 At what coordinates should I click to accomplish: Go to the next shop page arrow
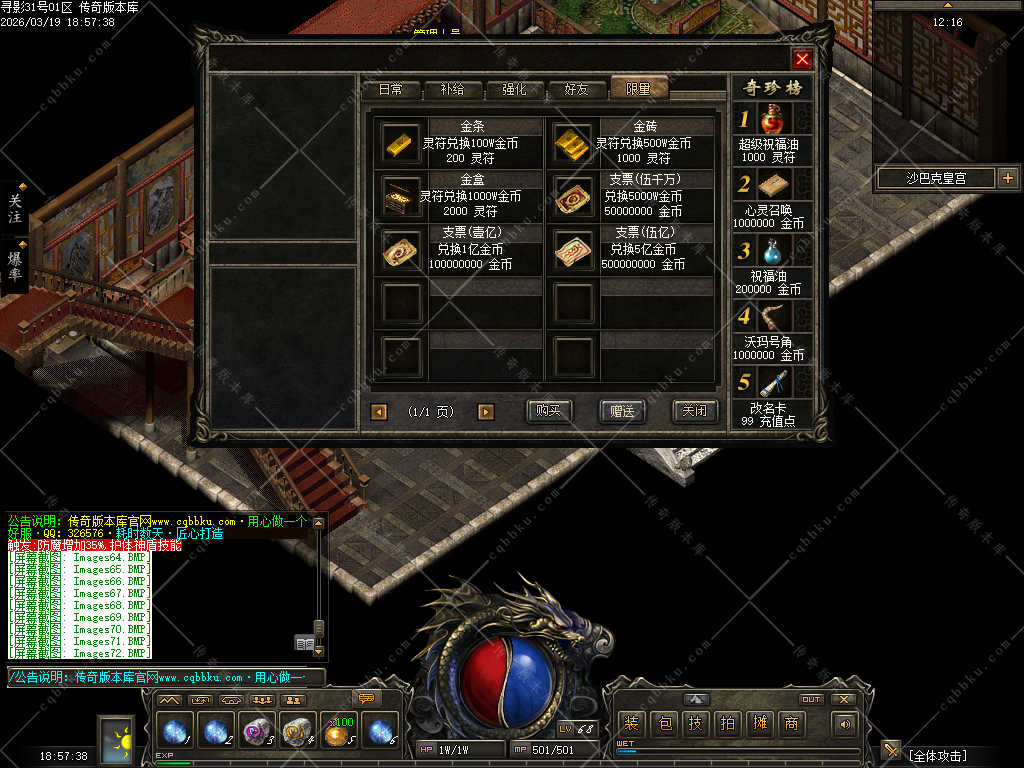coord(486,411)
